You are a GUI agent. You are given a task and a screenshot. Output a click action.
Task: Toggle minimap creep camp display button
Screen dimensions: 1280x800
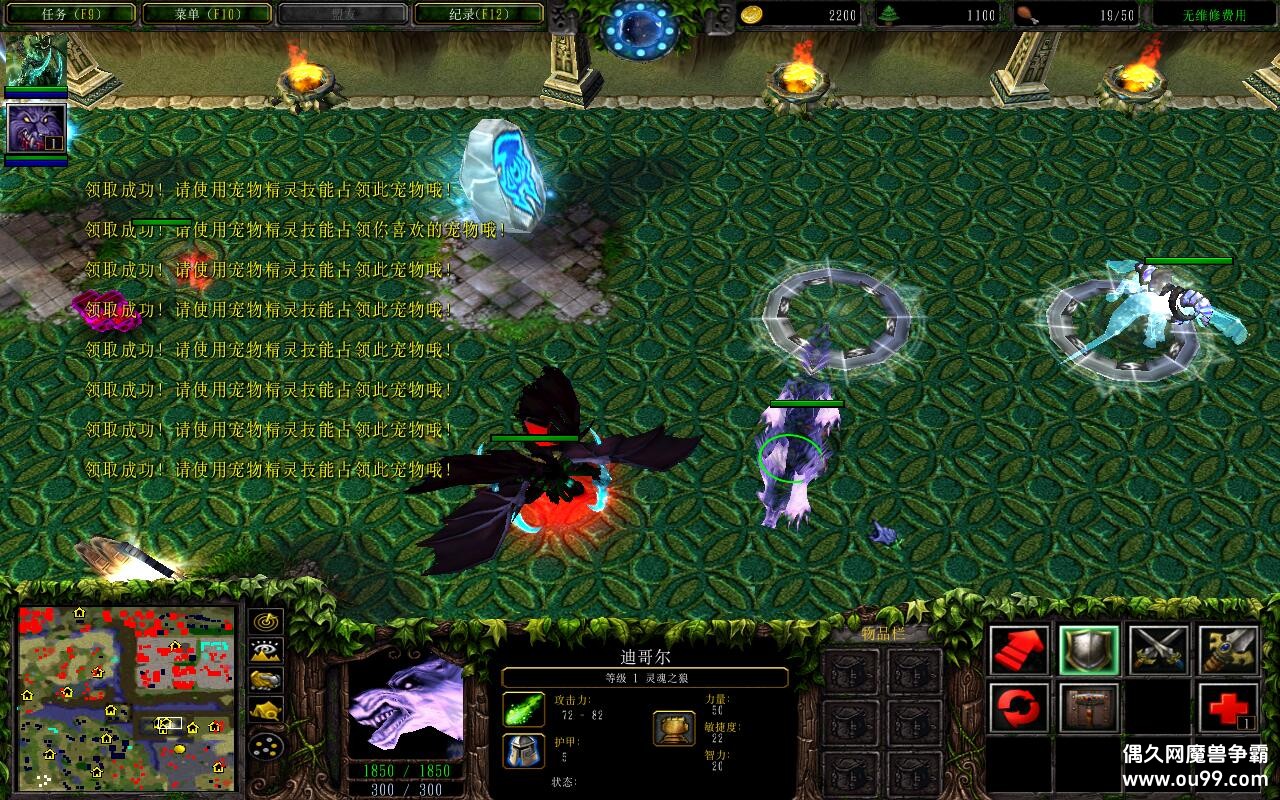[x=266, y=711]
